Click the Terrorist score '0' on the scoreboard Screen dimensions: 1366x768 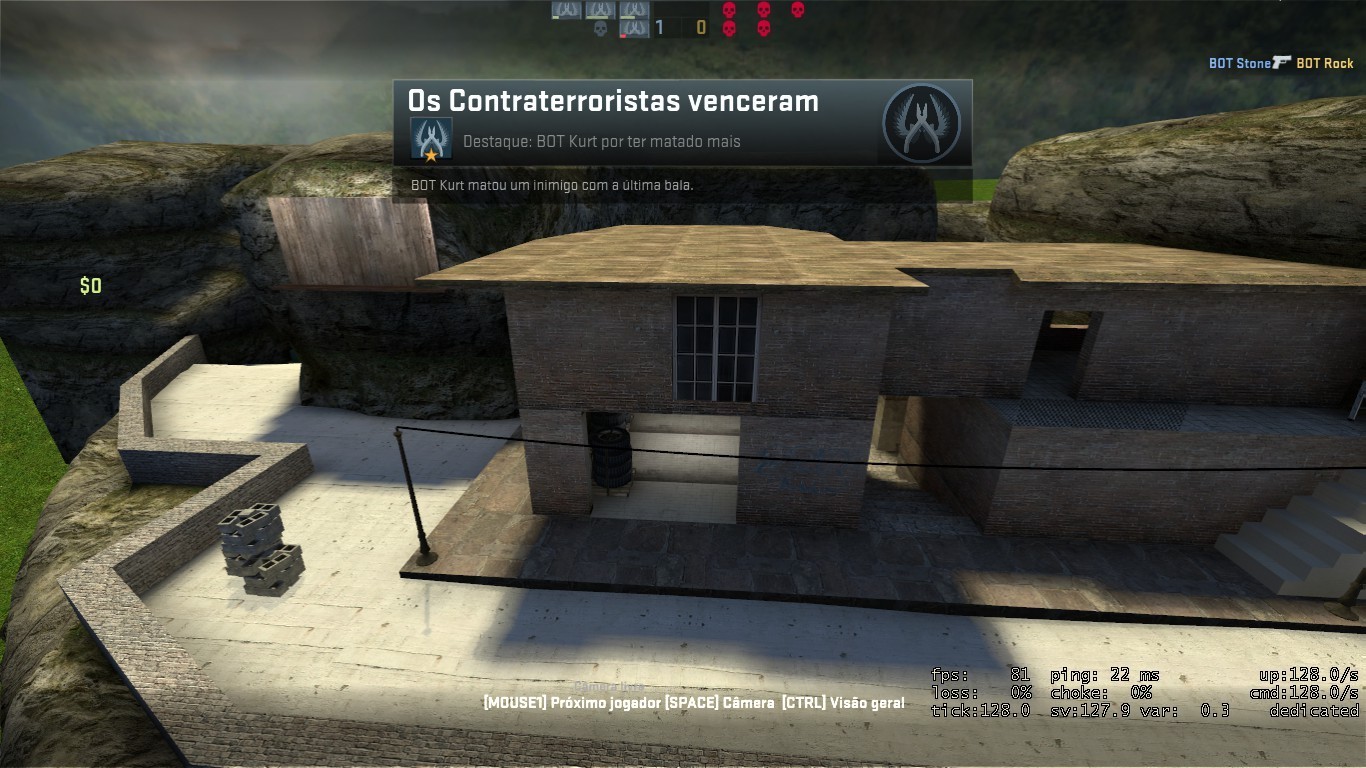point(702,26)
